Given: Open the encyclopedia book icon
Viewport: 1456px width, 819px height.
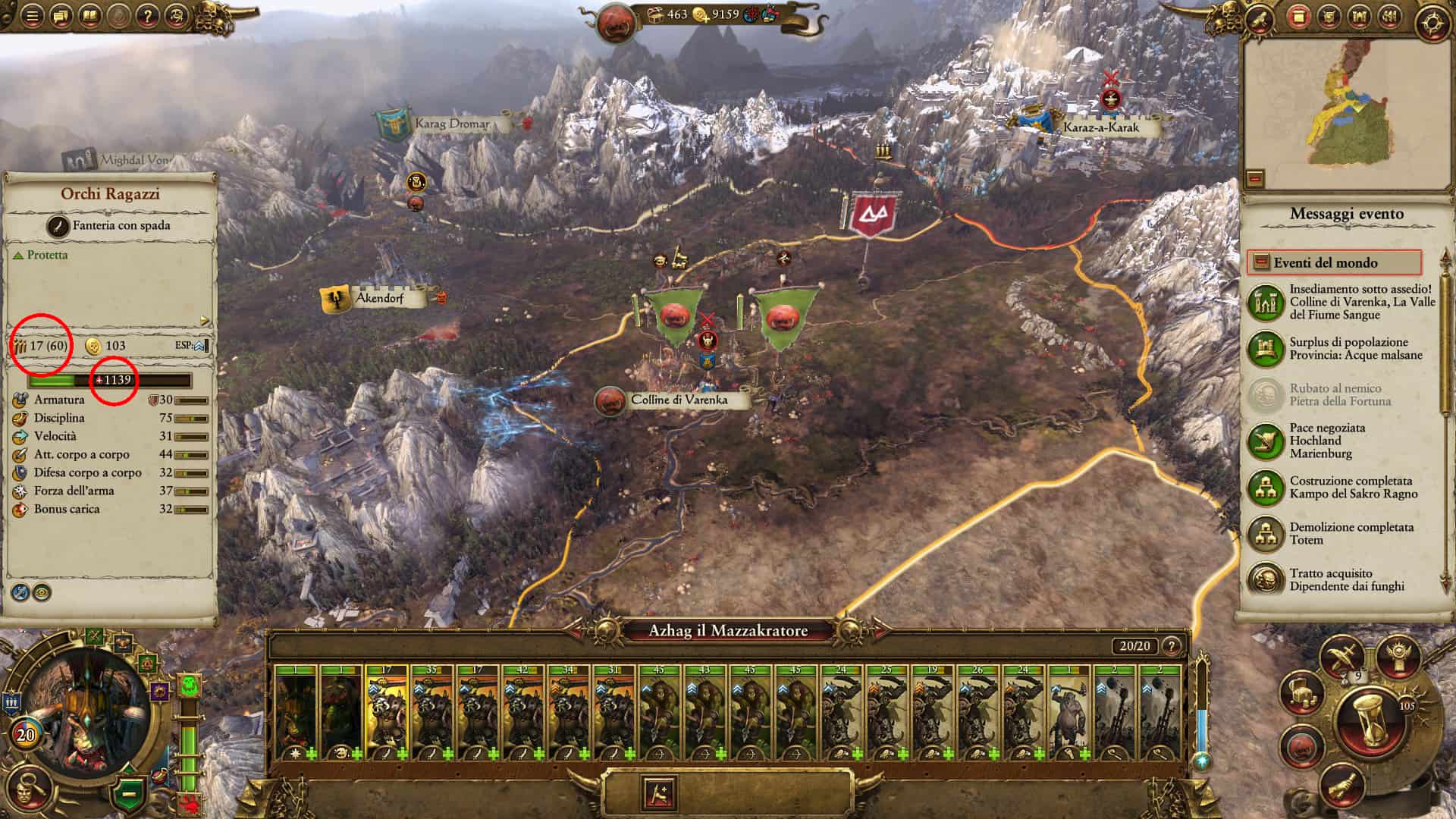Looking at the screenshot, I should coord(90,15).
